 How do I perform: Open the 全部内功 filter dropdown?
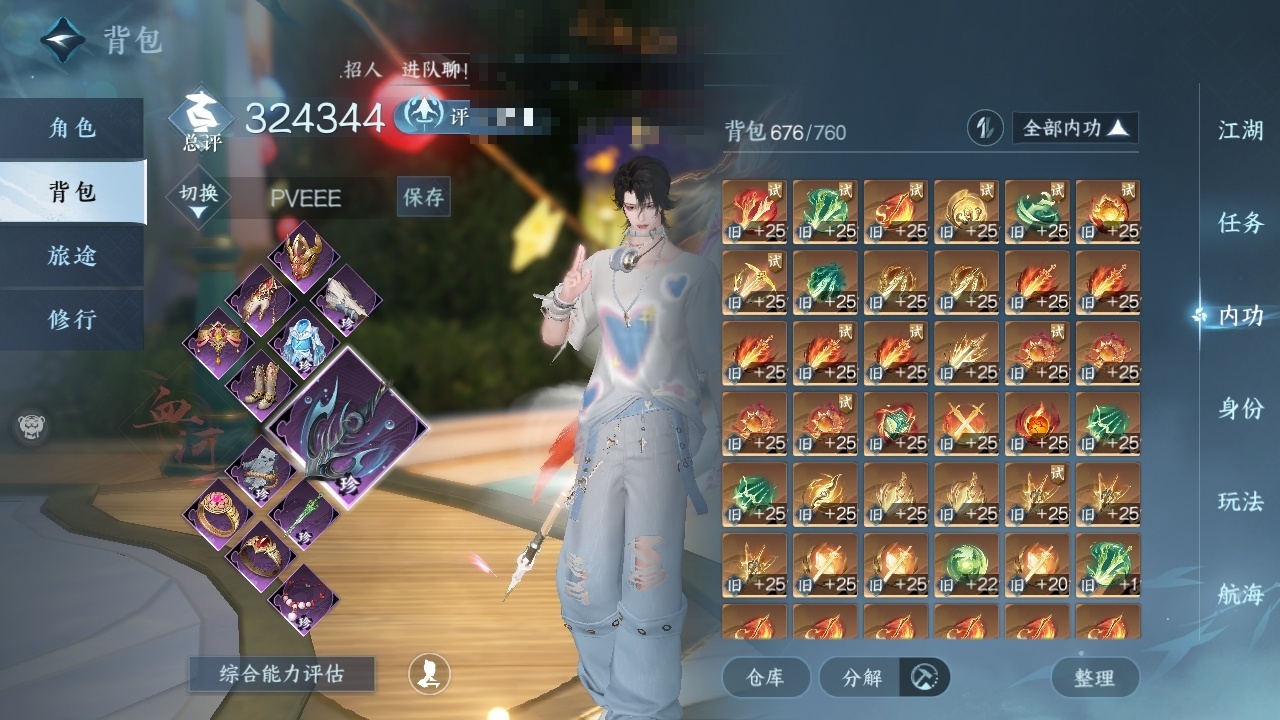pos(1075,128)
